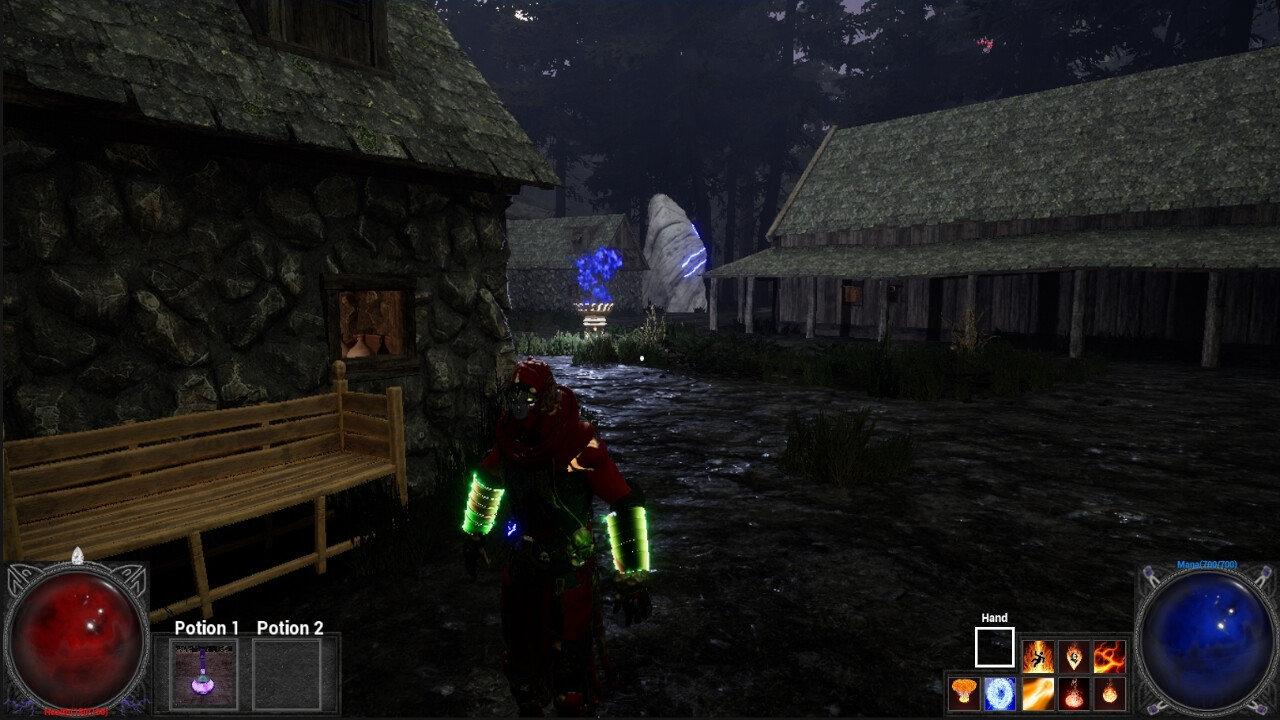Select the burning man immolation spell icon

[1039, 657]
